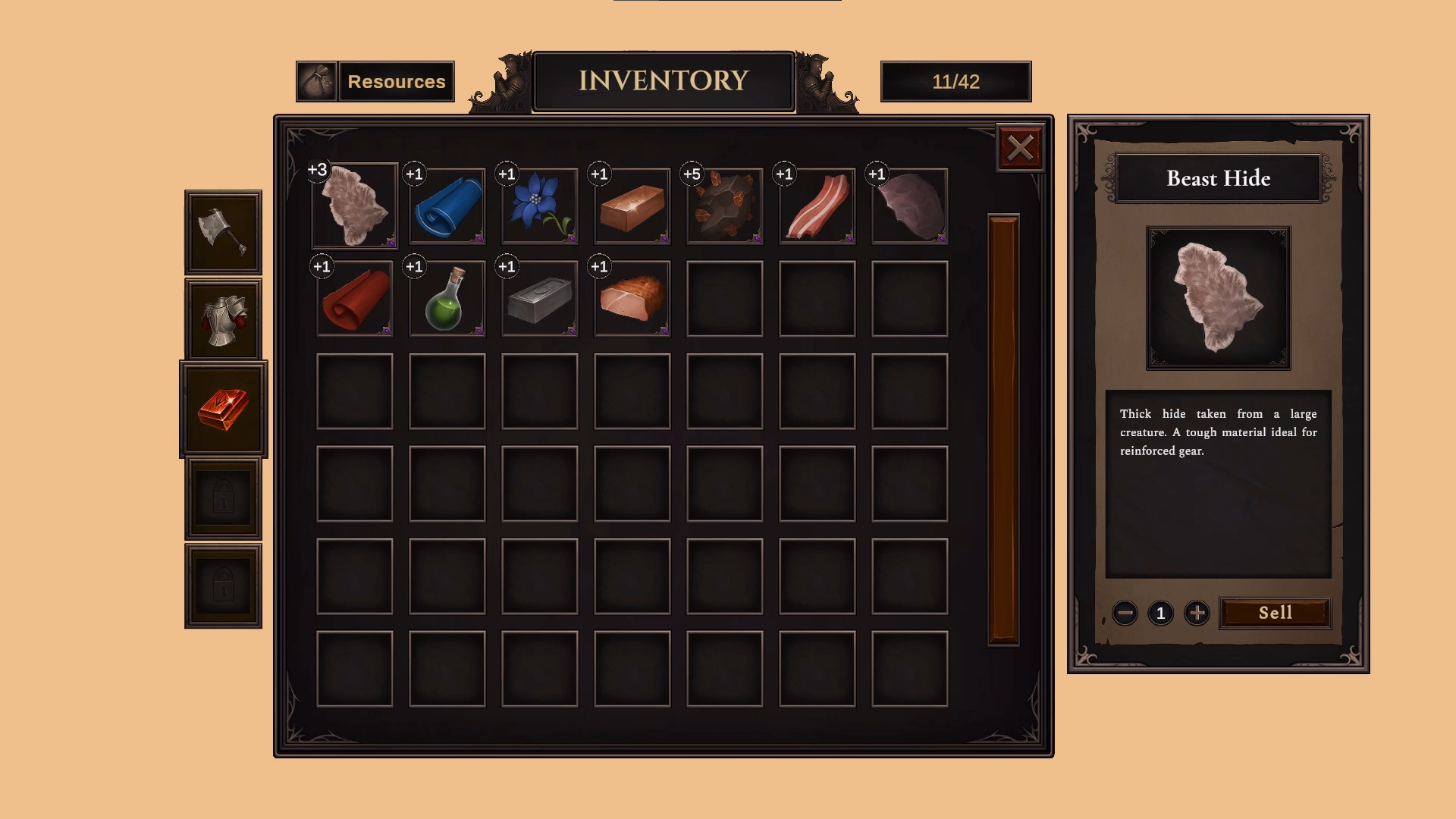Select the green potion bottle
The height and width of the screenshot is (819, 1456).
(x=446, y=298)
